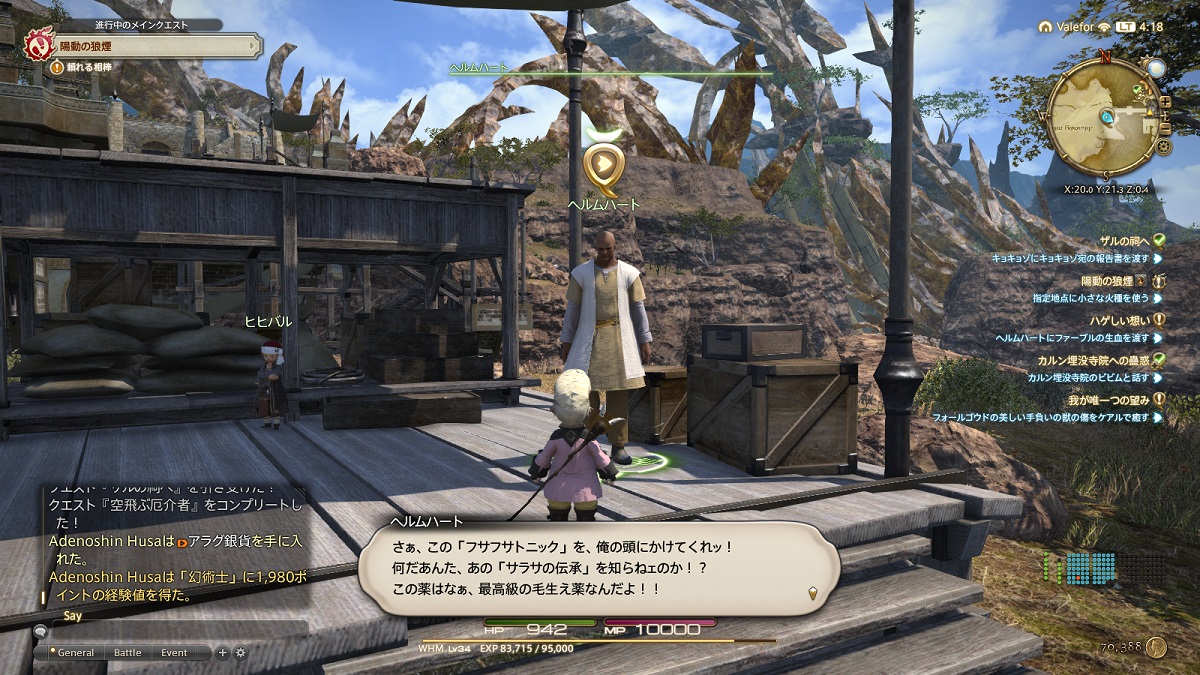Switch to the Event chat tab
The width and height of the screenshot is (1200, 675).
pos(174,653)
